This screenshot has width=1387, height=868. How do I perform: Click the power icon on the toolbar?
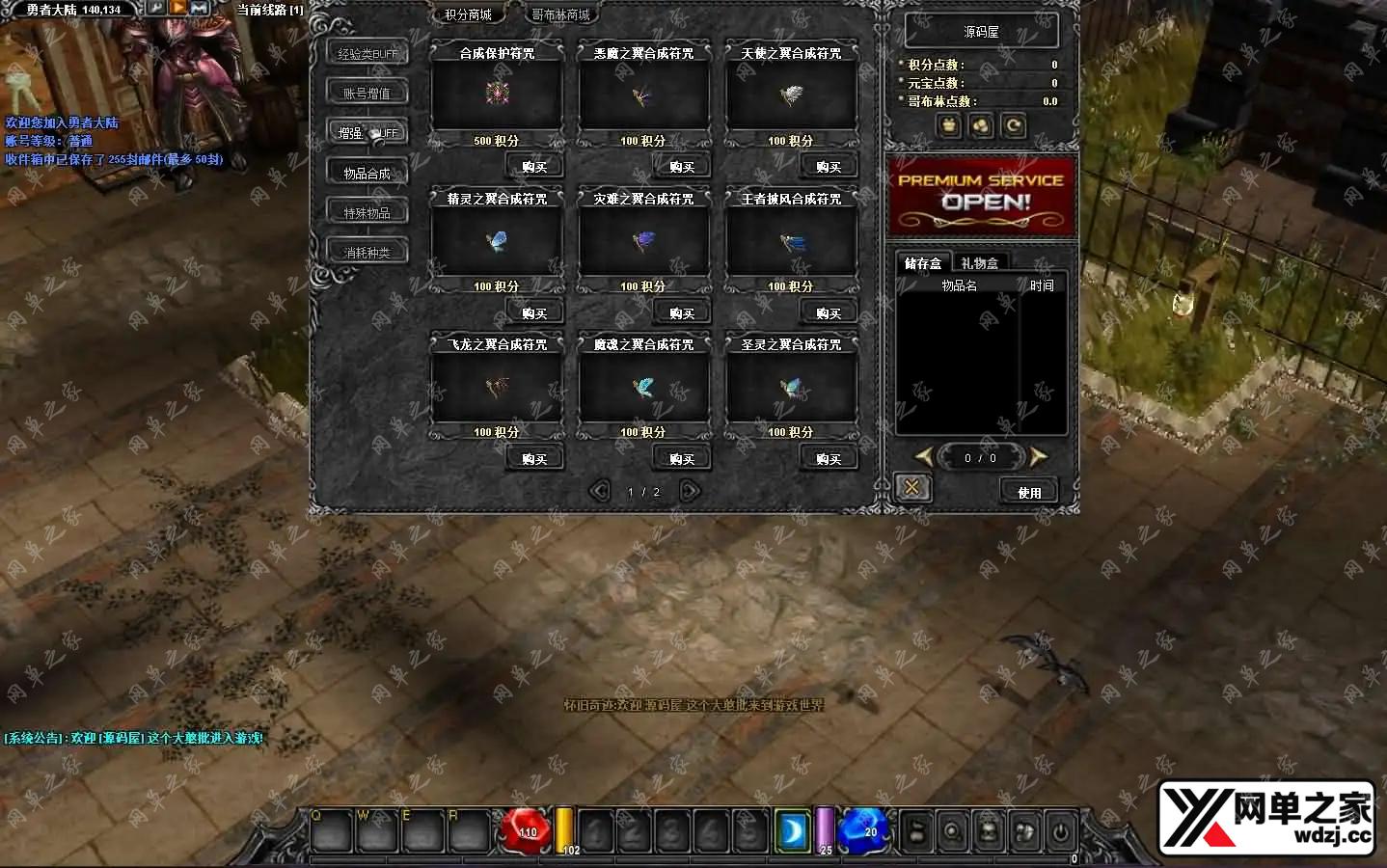tap(1061, 830)
